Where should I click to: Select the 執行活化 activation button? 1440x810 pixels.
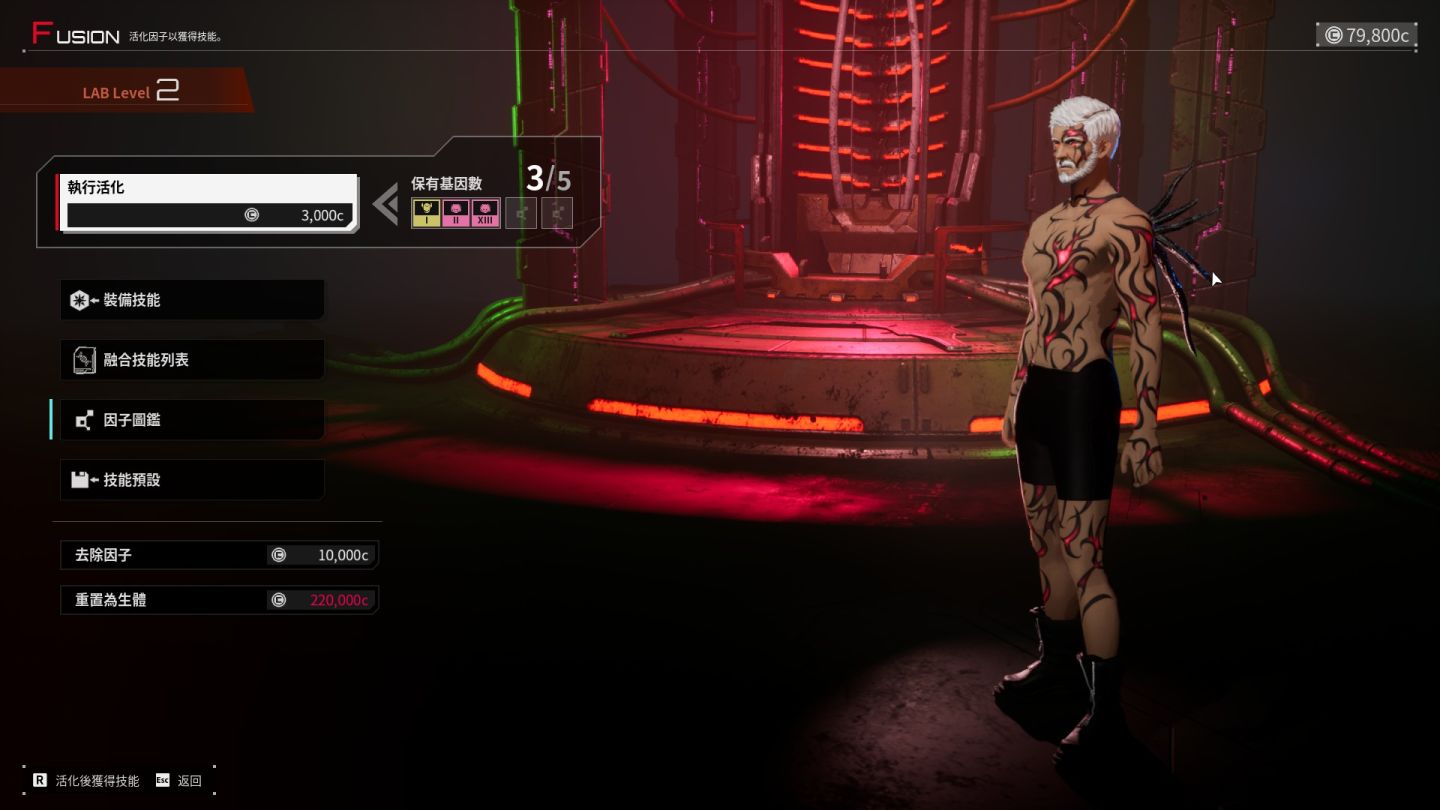pyautogui.click(x=208, y=202)
